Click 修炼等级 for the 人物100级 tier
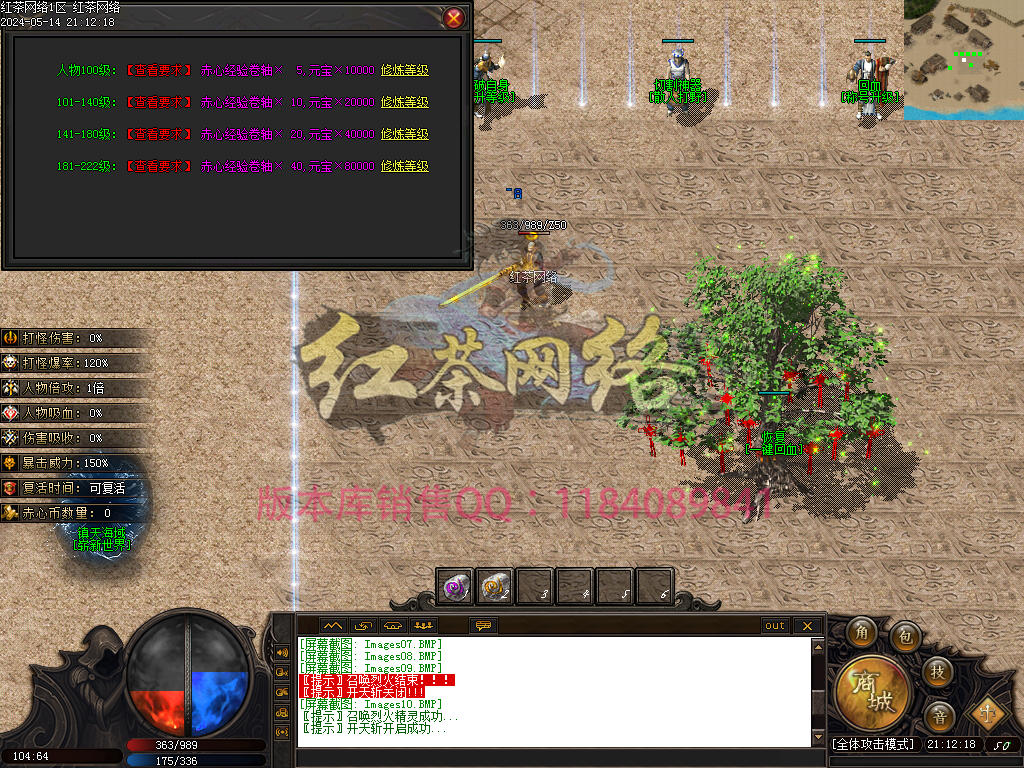 404,70
